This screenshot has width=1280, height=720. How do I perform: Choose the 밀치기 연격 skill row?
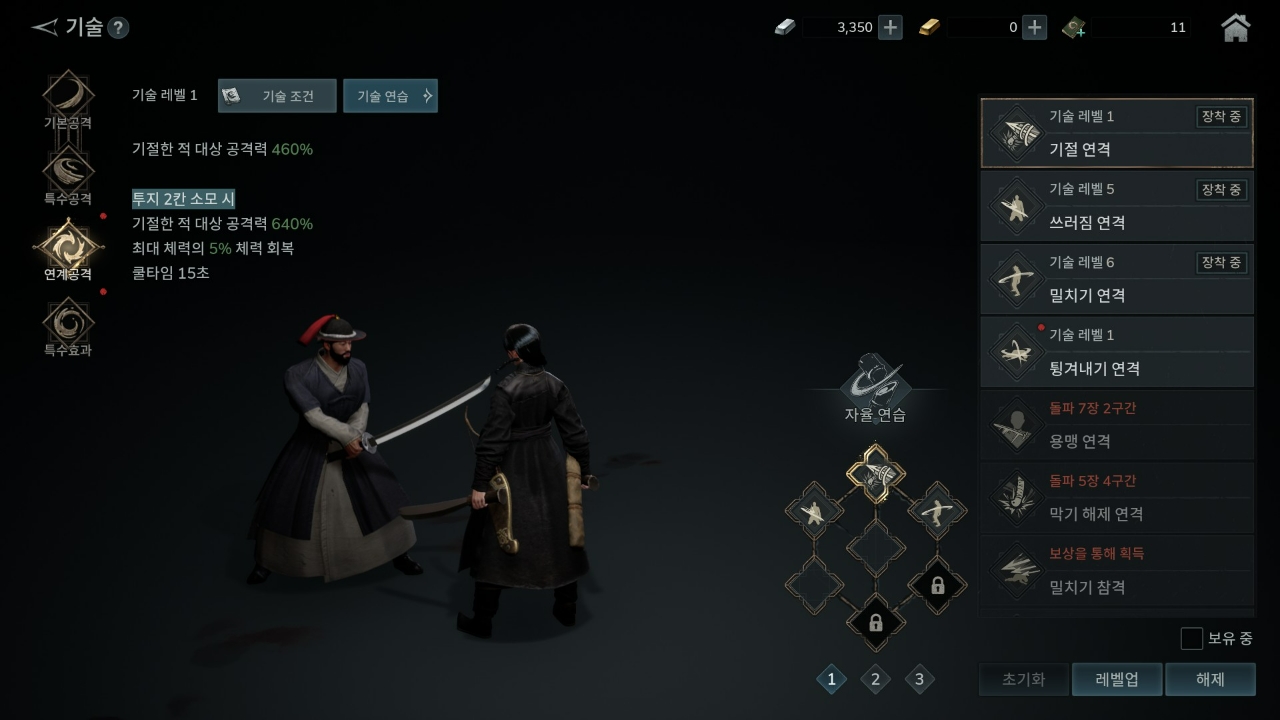[x=1116, y=279]
